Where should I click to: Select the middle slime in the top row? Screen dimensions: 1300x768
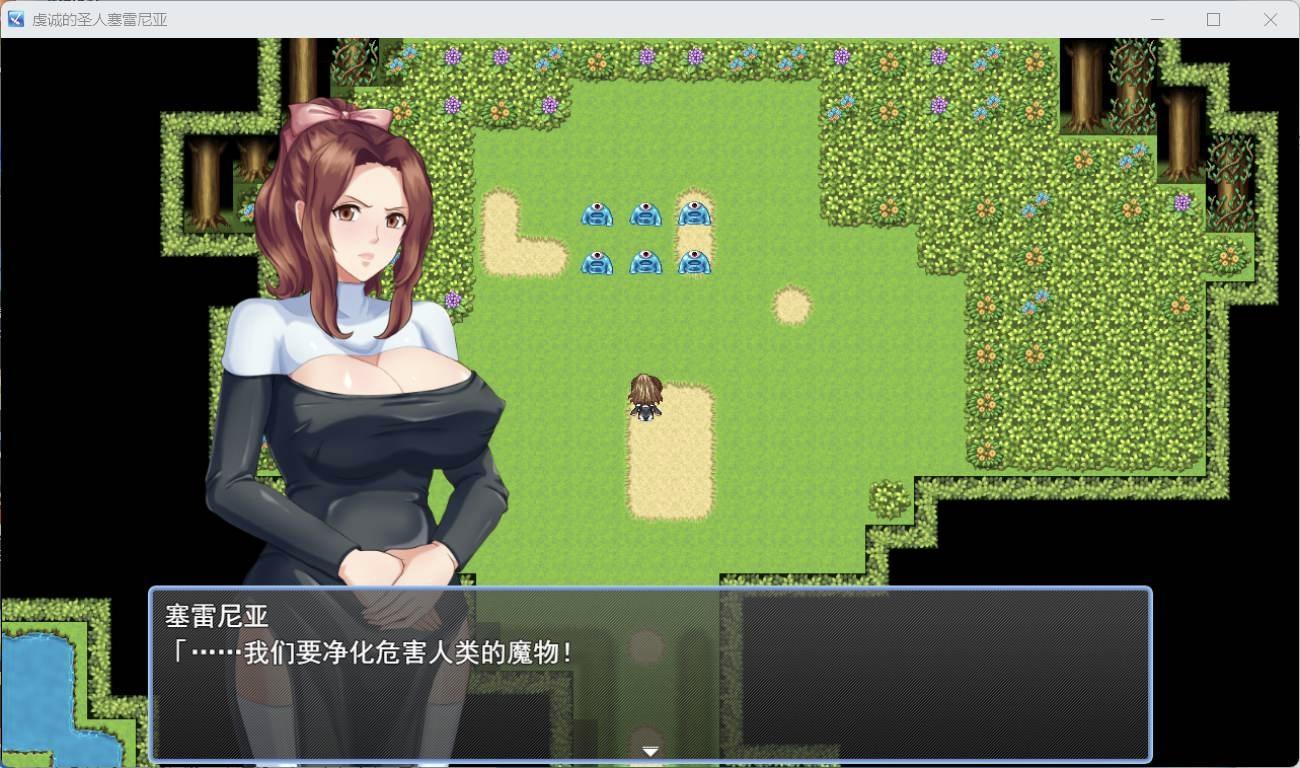click(646, 213)
